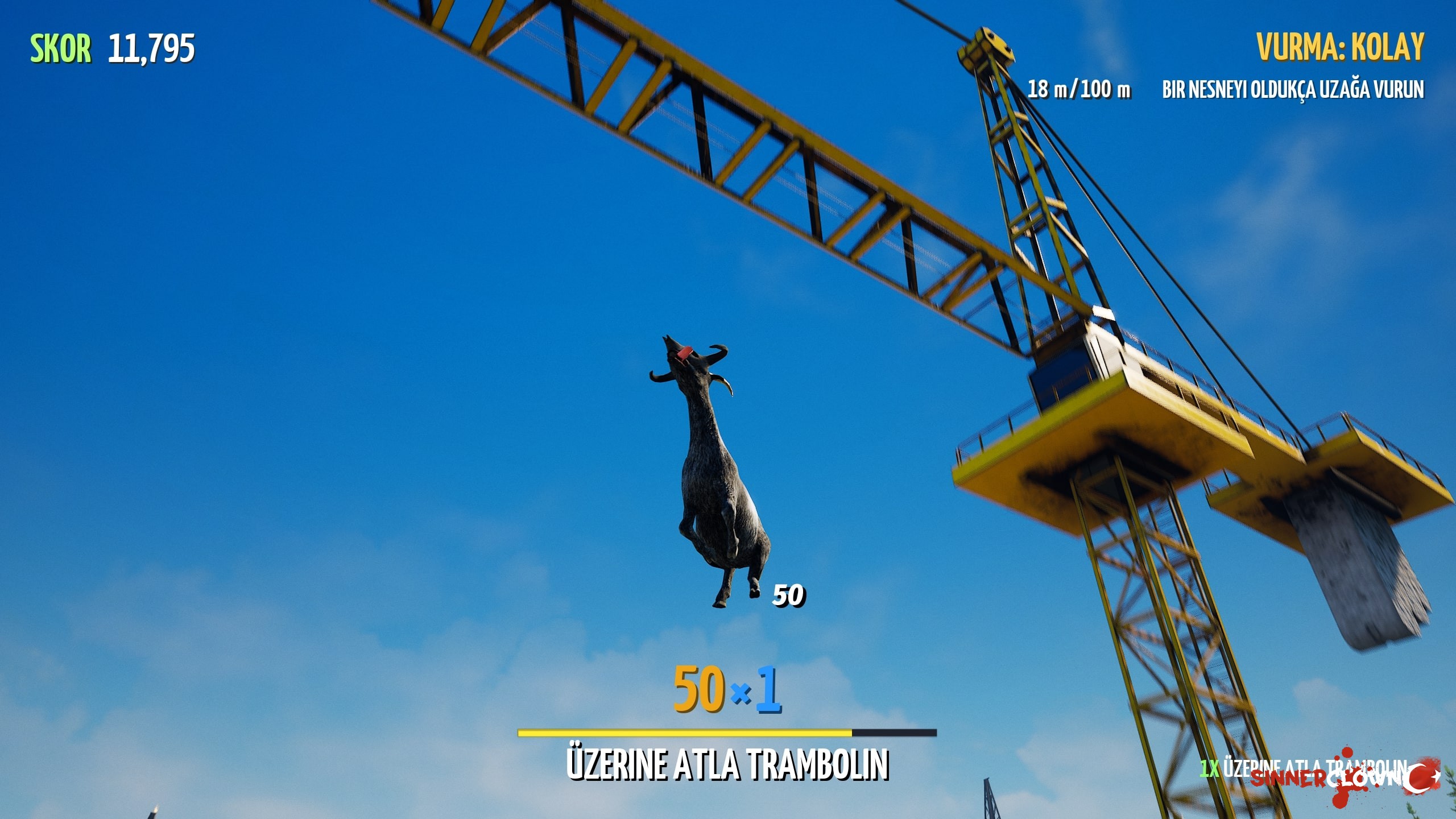The height and width of the screenshot is (819, 1456).
Task: Select the VURMA: KOLAY quest tracker title
Action: coord(1340,47)
